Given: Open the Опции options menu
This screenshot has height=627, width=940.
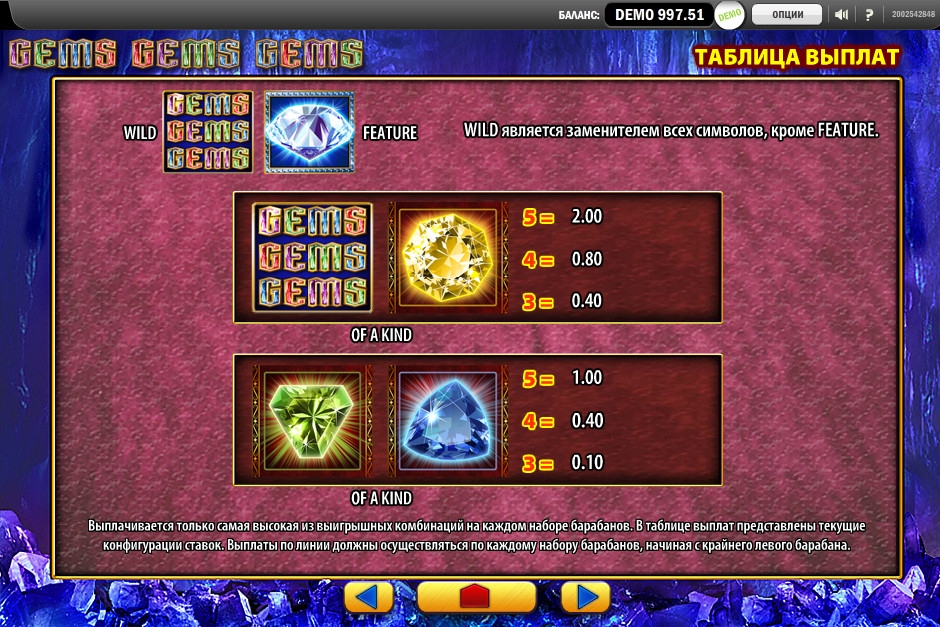Looking at the screenshot, I should click(787, 14).
